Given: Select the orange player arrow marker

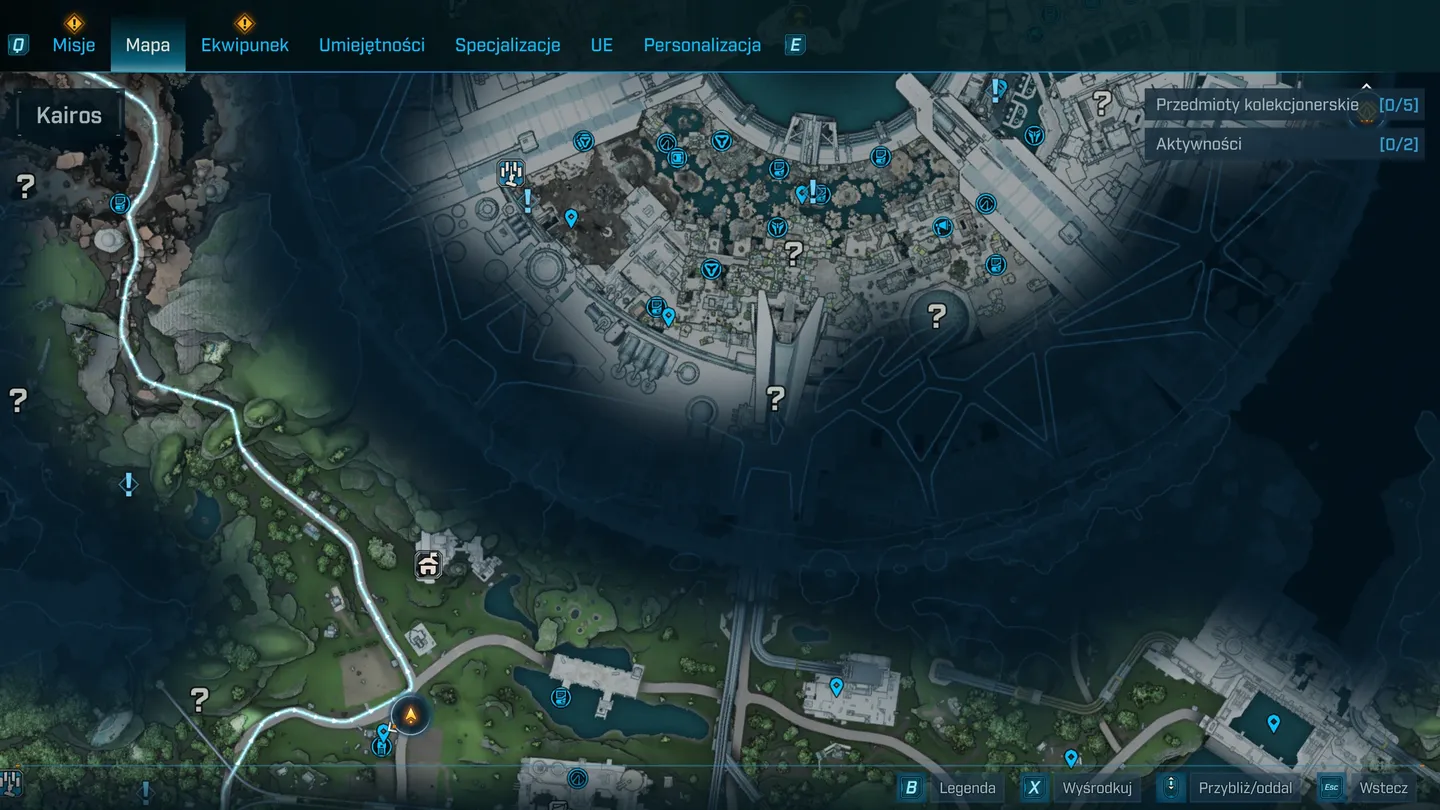Looking at the screenshot, I should (410, 715).
